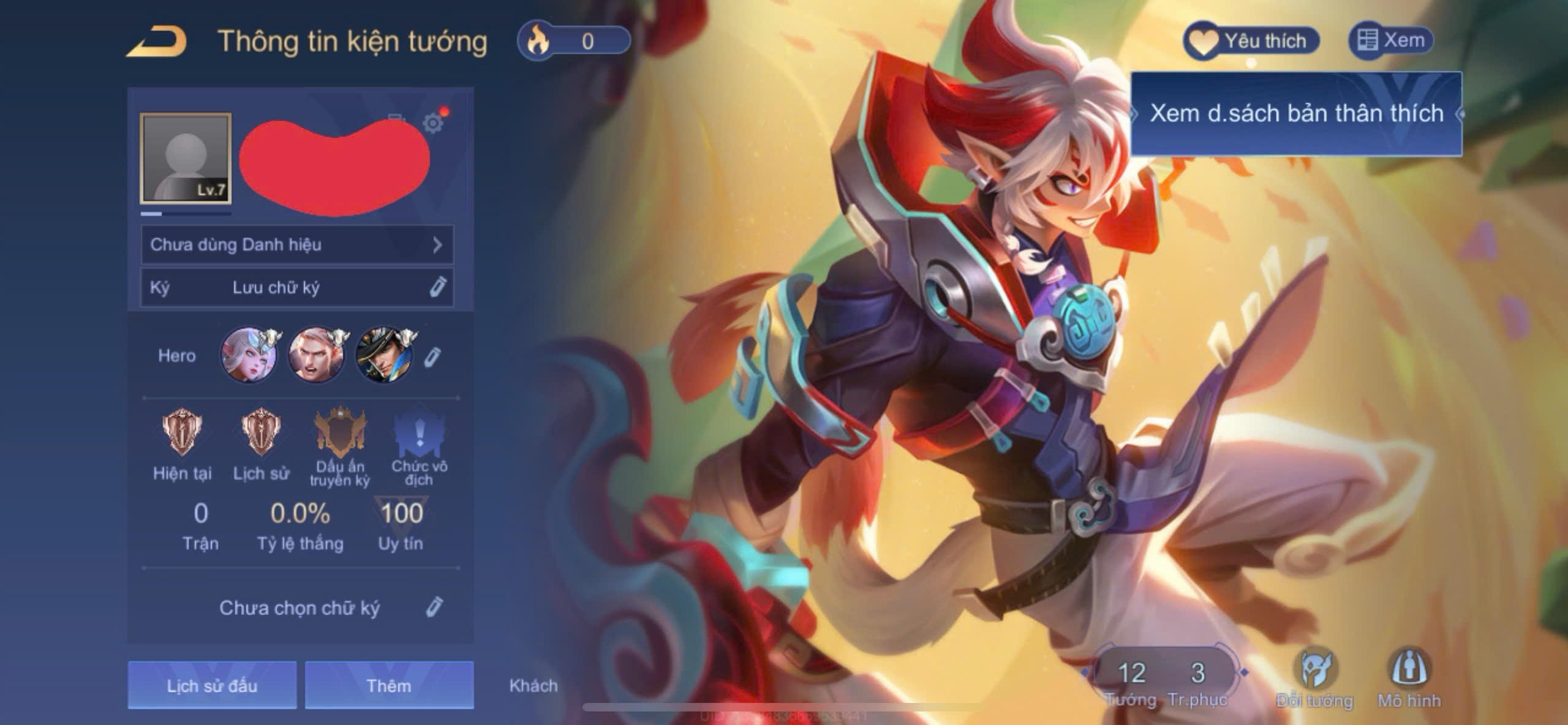Edit the favorite Hero list pencil
The height and width of the screenshot is (725, 1568).
point(432,356)
